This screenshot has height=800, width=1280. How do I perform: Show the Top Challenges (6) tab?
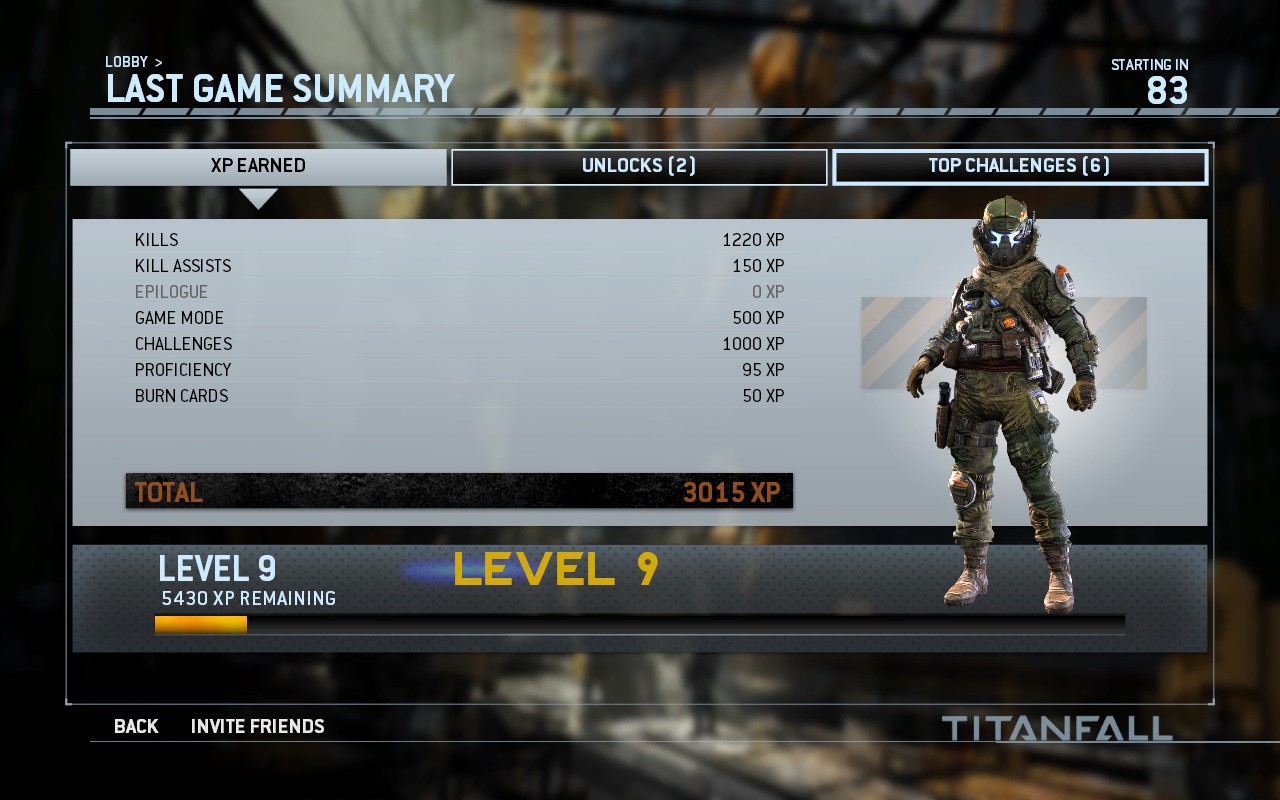[1019, 166]
